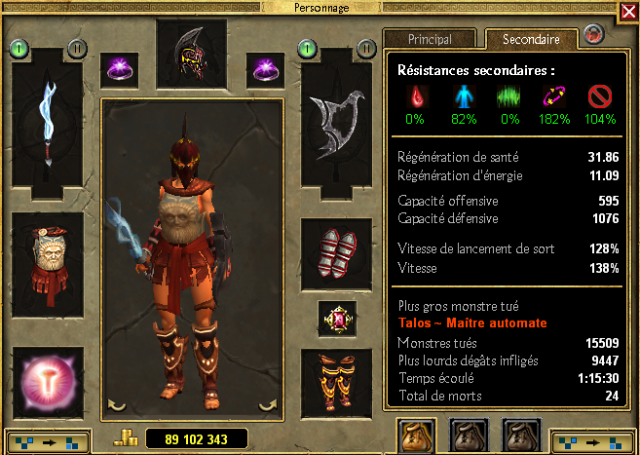Switch to the Principal stats tab
The image size is (640, 455).
pyautogui.click(x=430, y=39)
